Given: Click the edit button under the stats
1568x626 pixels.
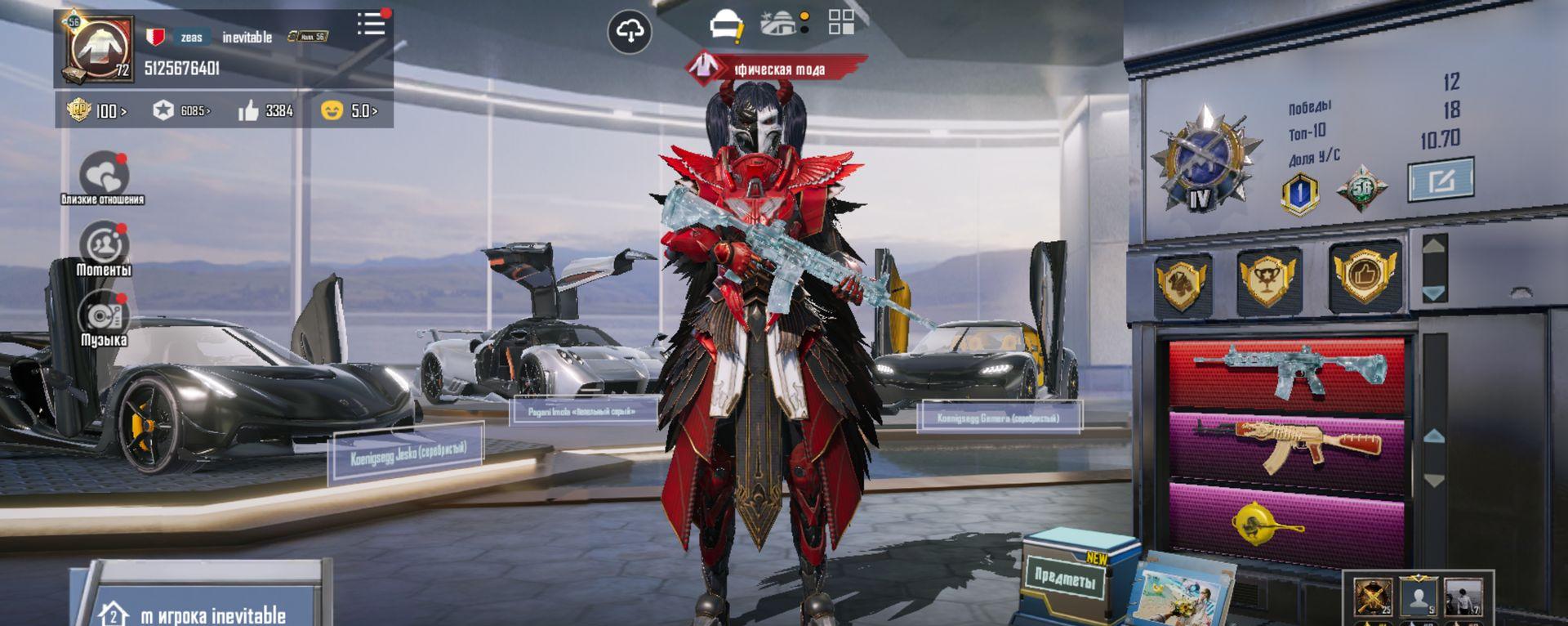Looking at the screenshot, I should pyautogui.click(x=1441, y=180).
